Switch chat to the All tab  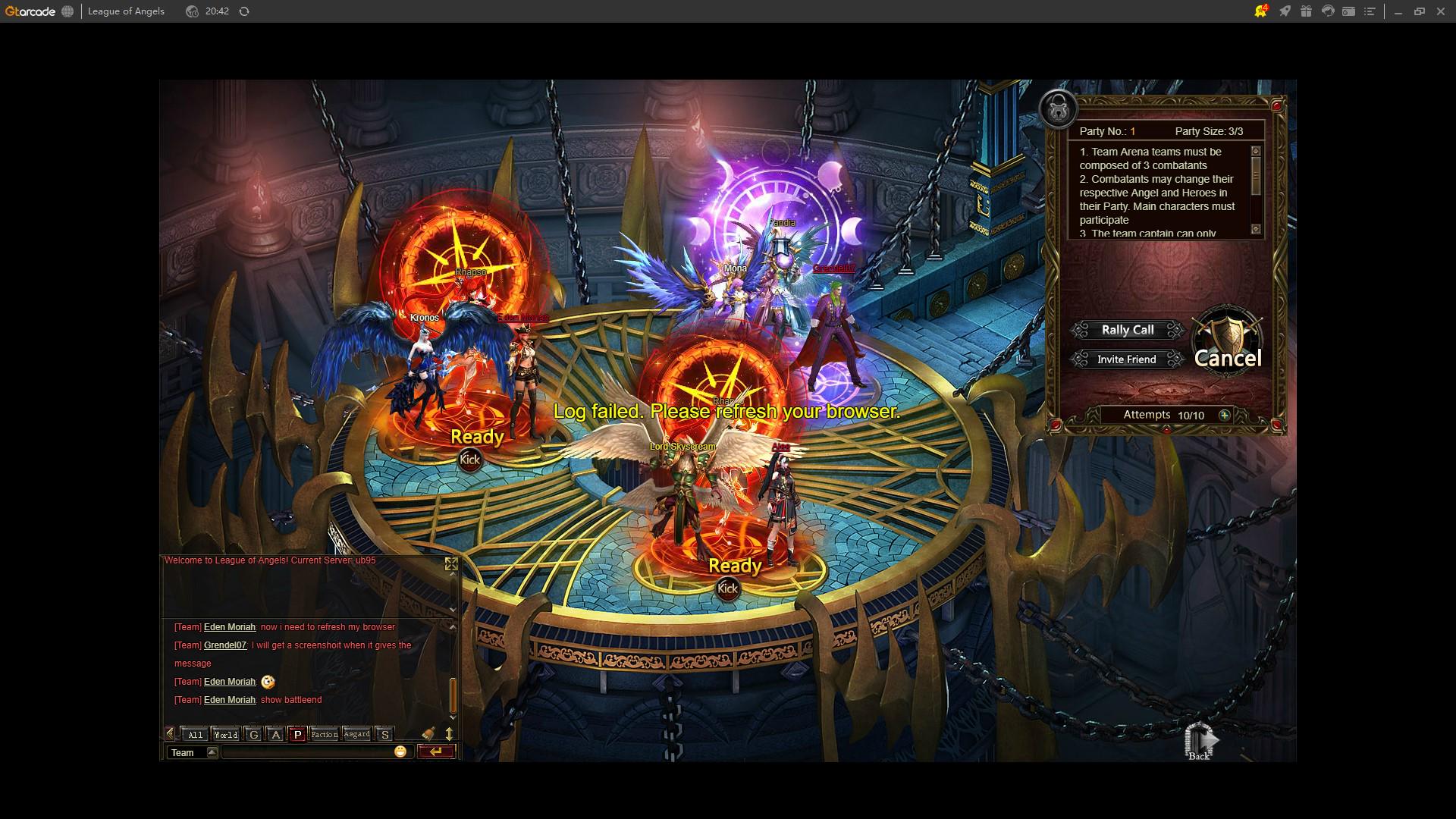tap(195, 734)
